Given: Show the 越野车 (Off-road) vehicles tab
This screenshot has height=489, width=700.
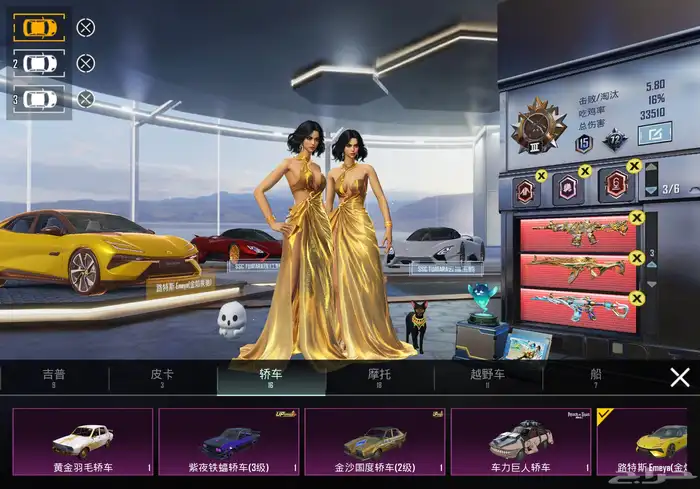Looking at the screenshot, I should coord(487,376).
